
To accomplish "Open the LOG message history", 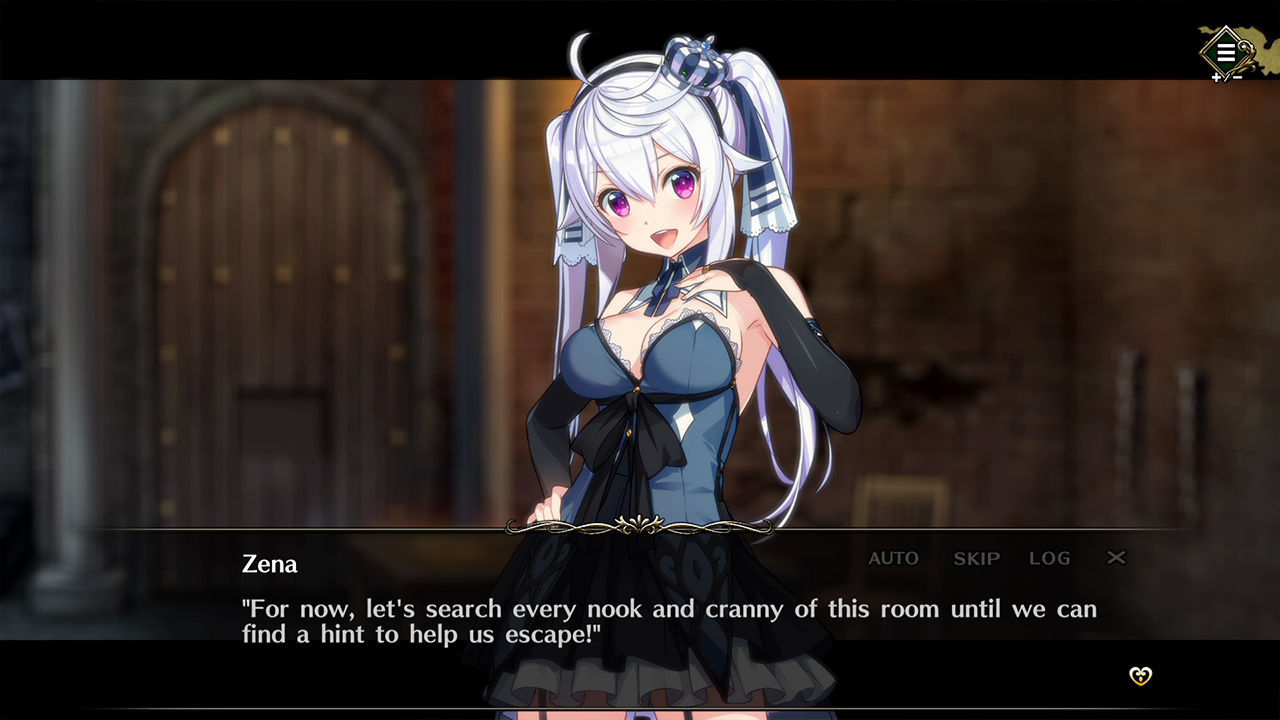I will pyautogui.click(x=1050, y=558).
